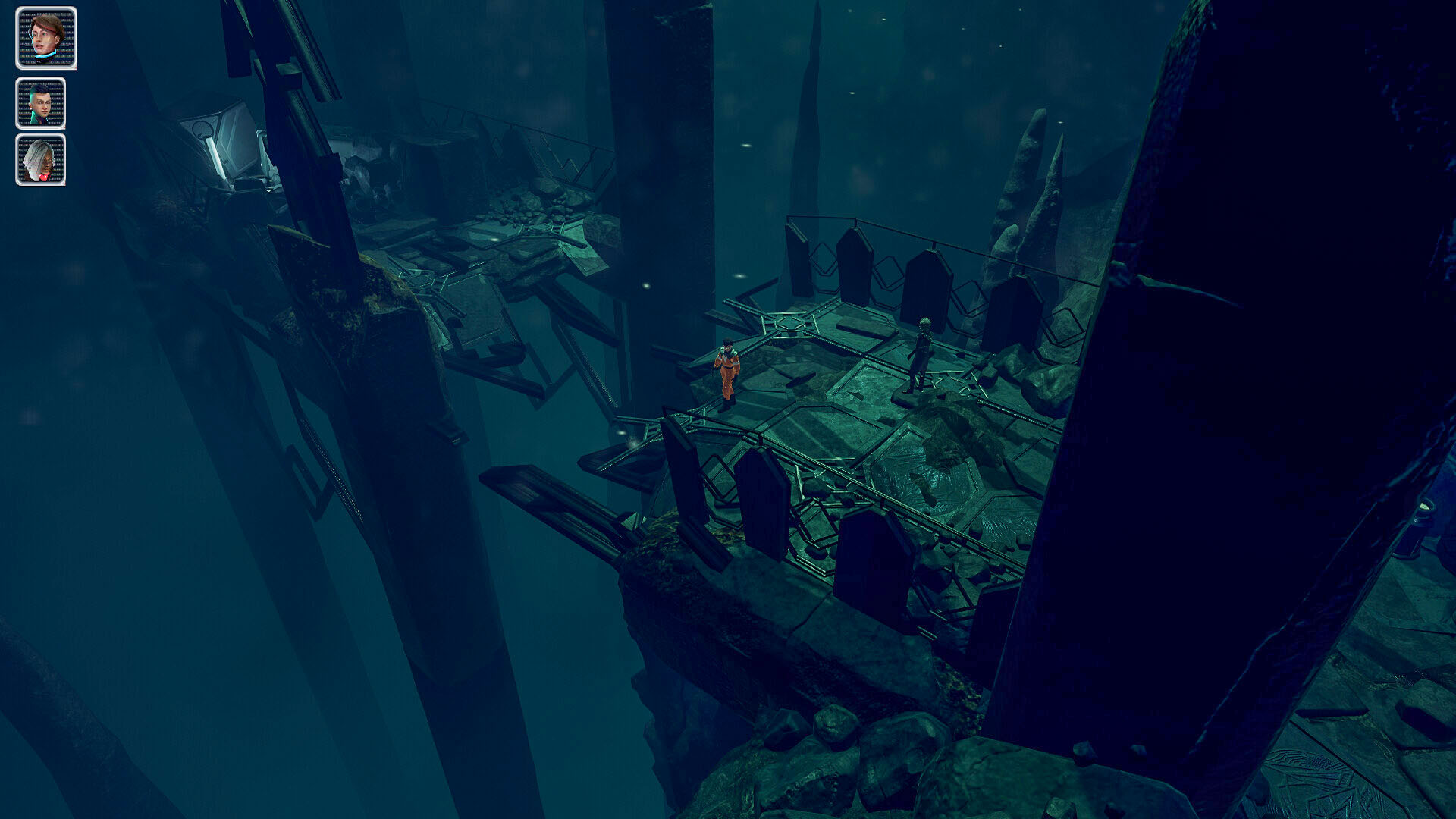The image size is (1456, 819).
Task: Click the large stone pillar on the right
Action: coord(1251,379)
